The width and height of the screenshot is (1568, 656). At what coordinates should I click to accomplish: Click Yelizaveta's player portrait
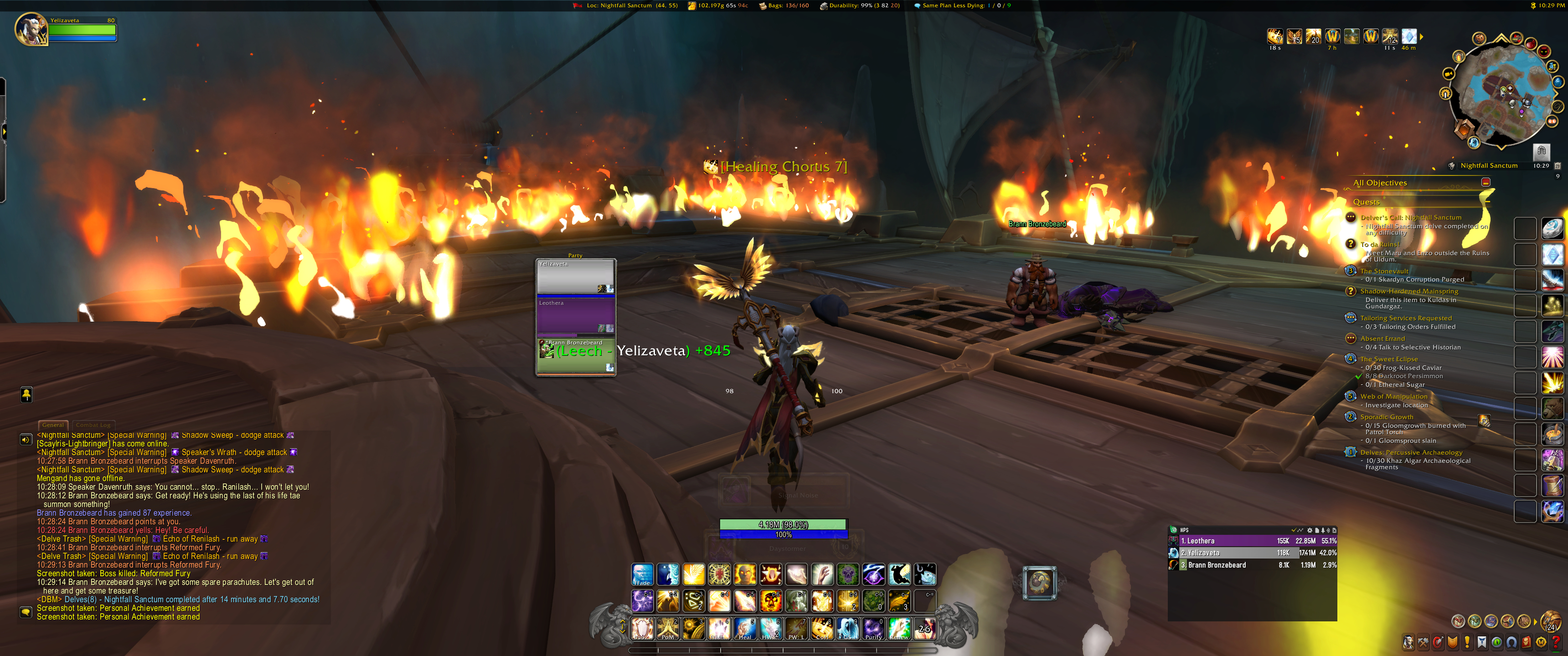pyautogui.click(x=31, y=29)
